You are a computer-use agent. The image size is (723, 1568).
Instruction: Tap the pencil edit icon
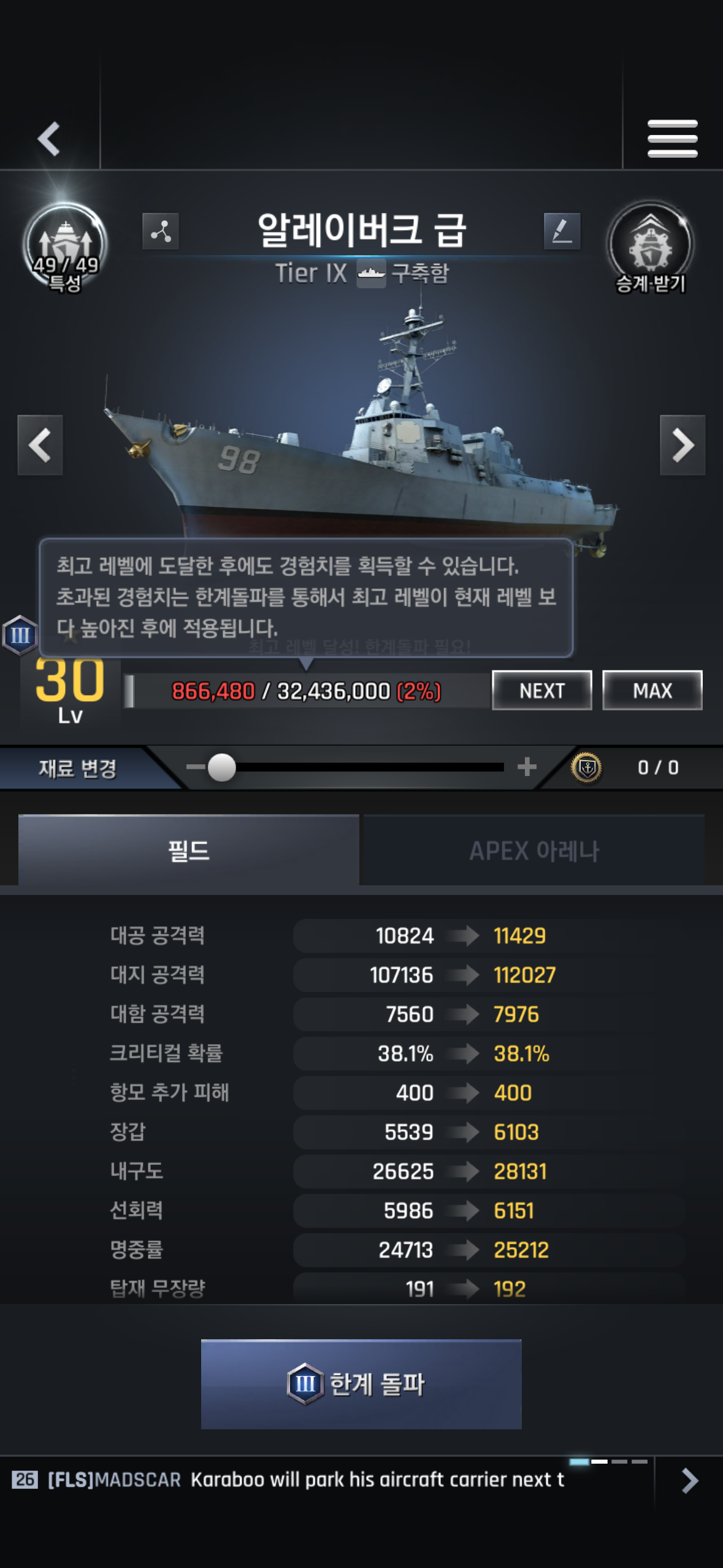[562, 231]
